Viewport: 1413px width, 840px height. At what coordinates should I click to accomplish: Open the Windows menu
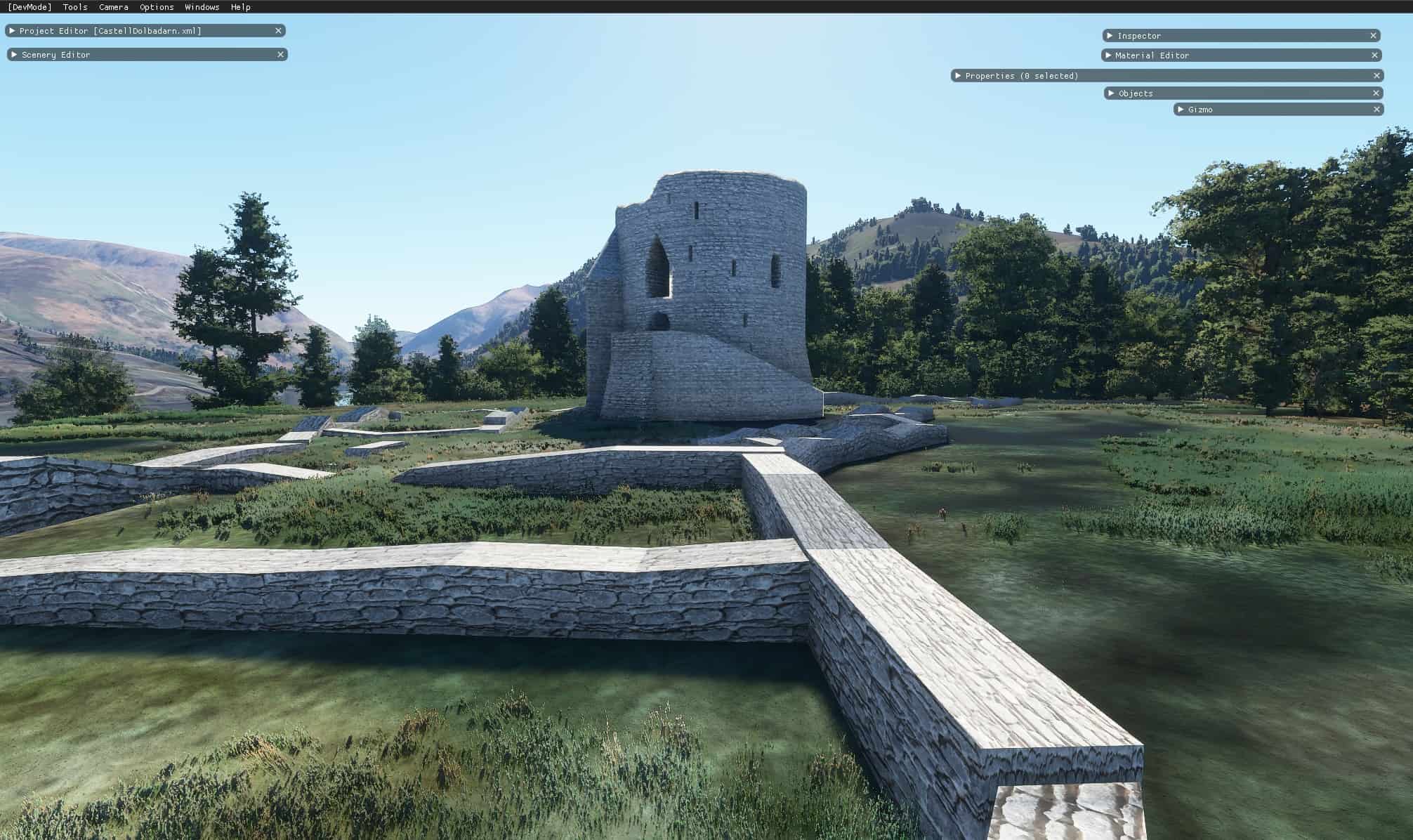pyautogui.click(x=202, y=7)
